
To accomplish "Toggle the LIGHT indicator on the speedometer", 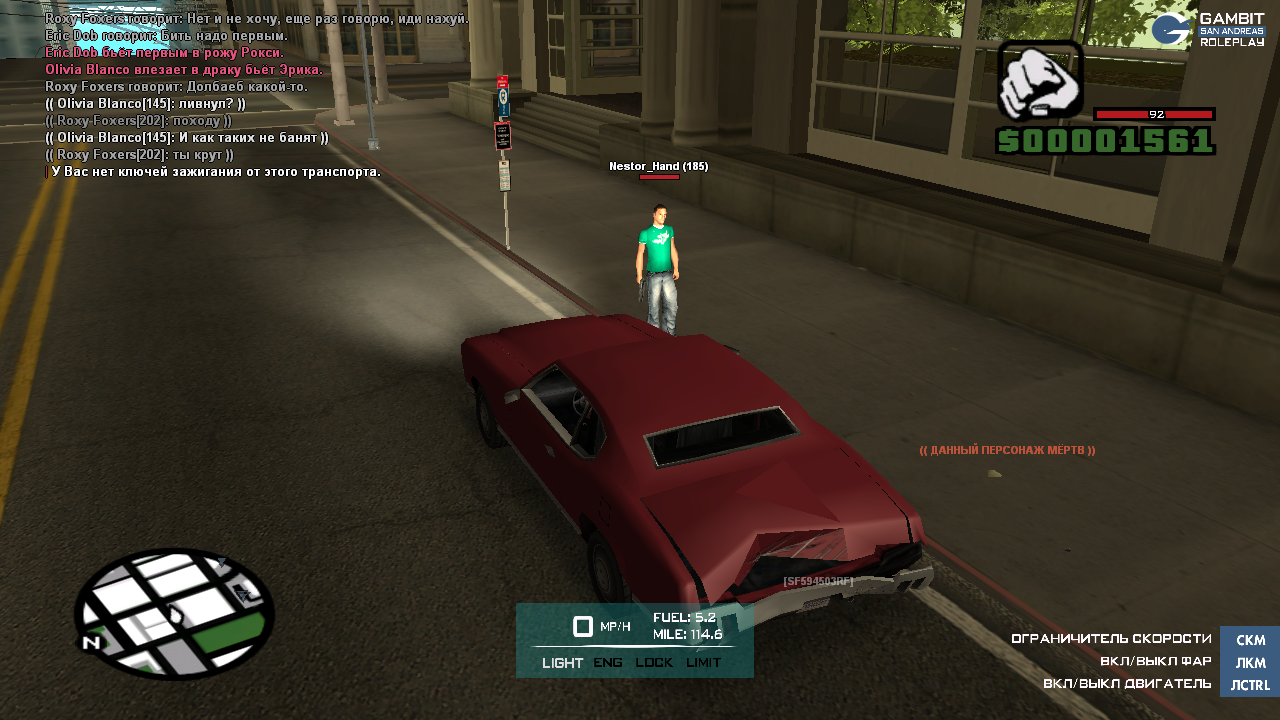I will click(x=563, y=662).
